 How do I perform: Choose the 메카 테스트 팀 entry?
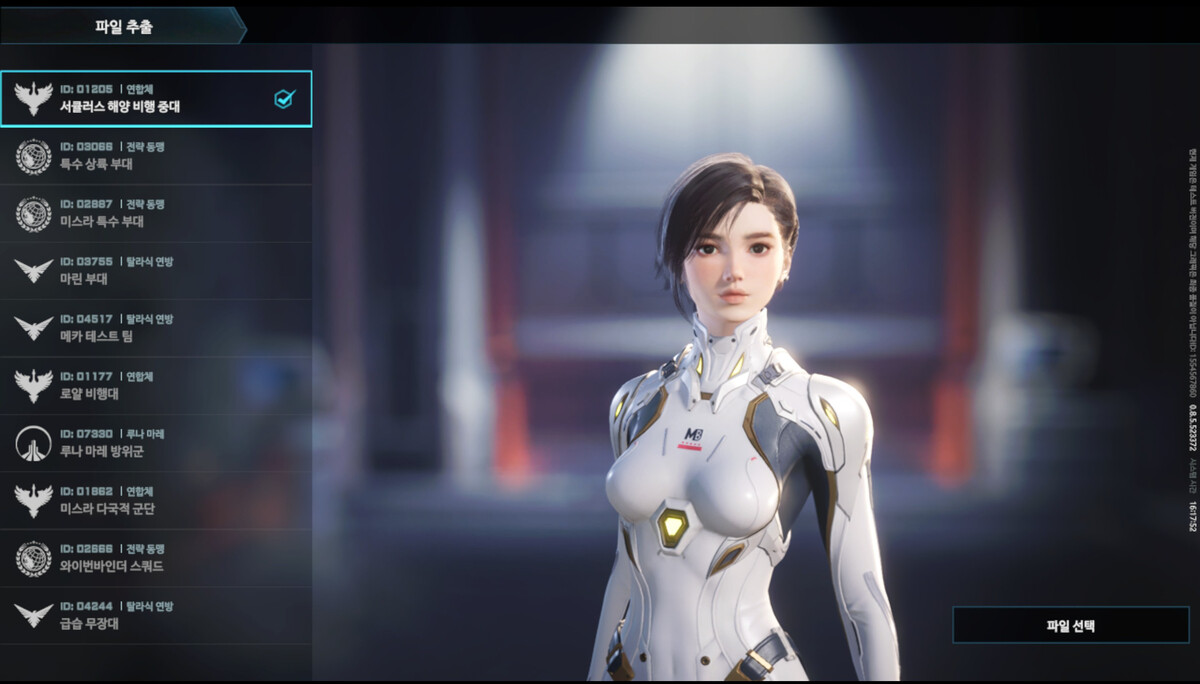point(155,328)
